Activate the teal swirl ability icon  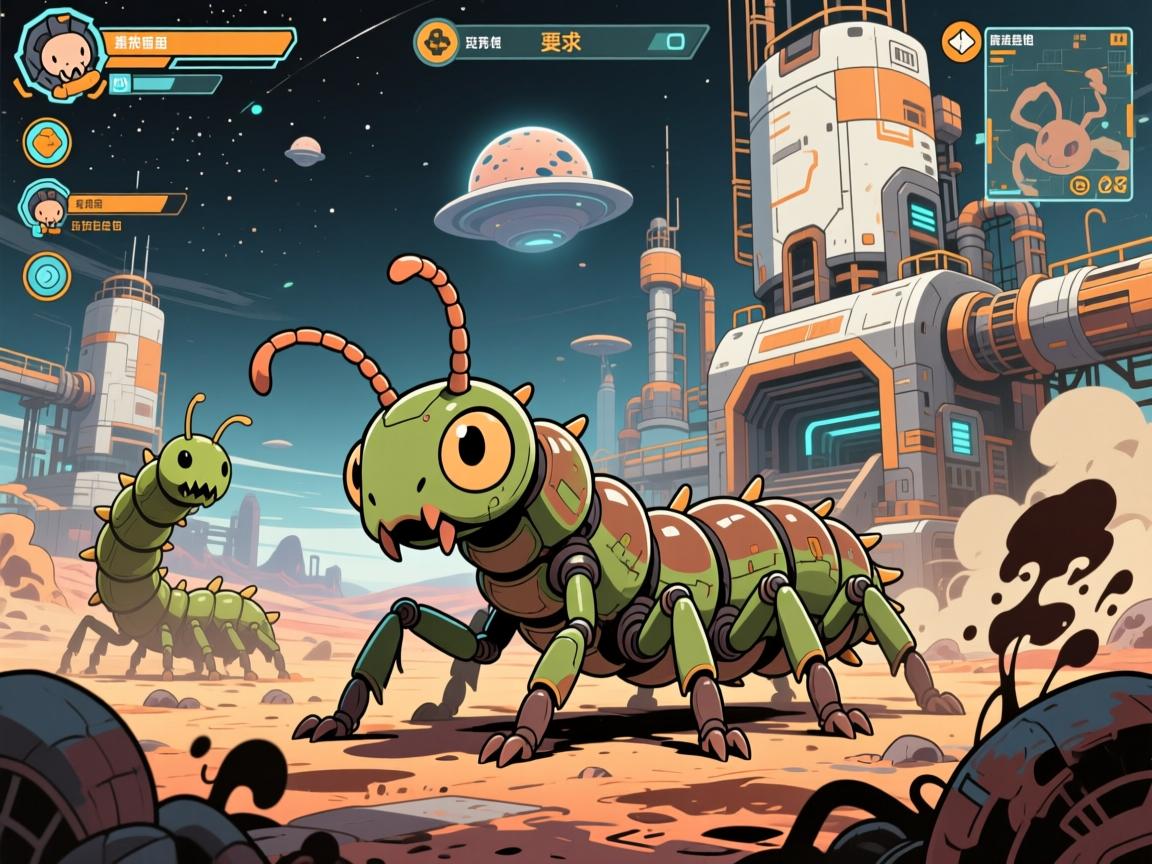(x=47, y=276)
